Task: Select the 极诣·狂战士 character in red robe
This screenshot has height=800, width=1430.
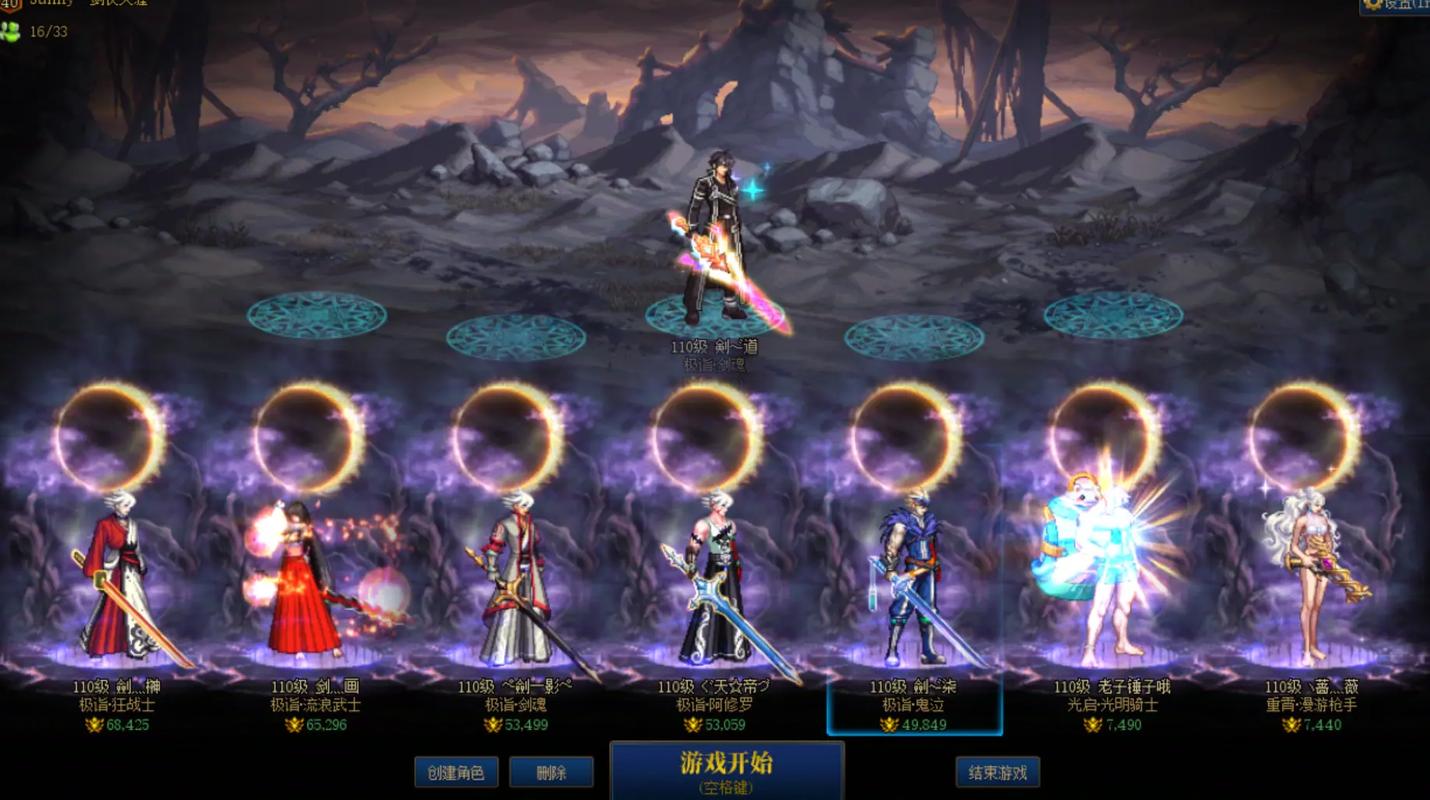Action: 118,580
